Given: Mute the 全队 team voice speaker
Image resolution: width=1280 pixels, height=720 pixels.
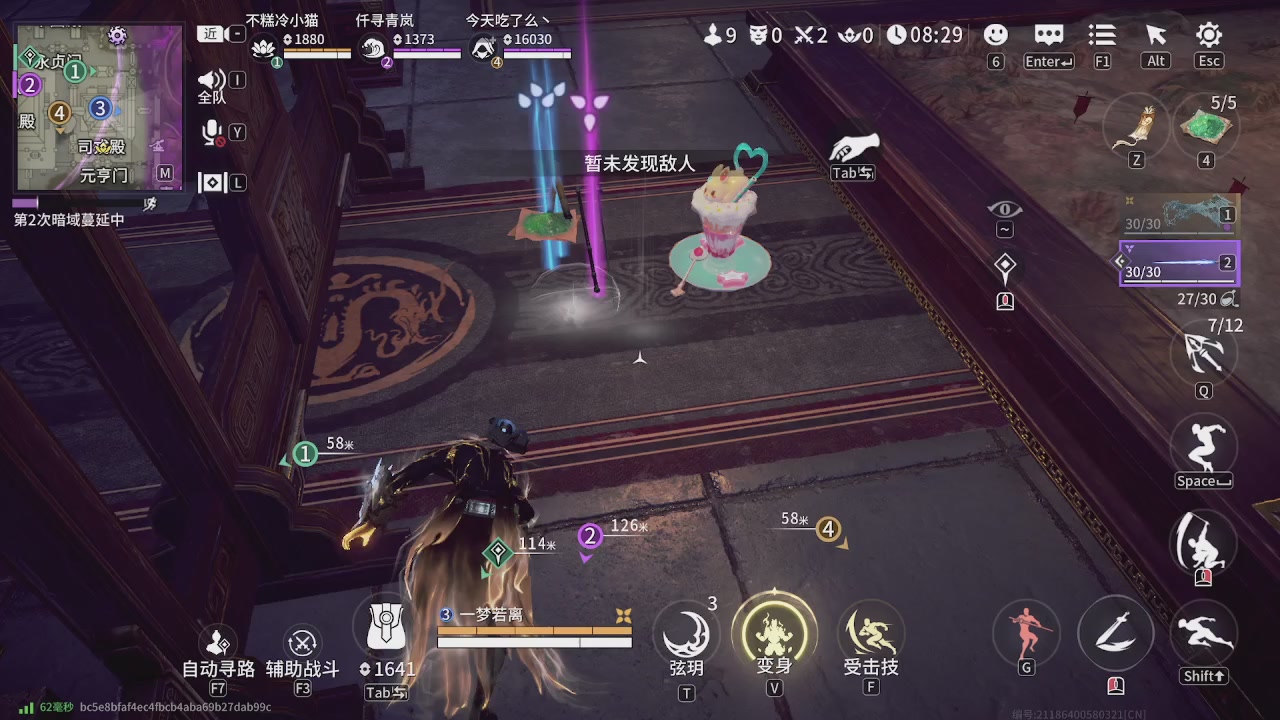Looking at the screenshot, I should [211, 80].
